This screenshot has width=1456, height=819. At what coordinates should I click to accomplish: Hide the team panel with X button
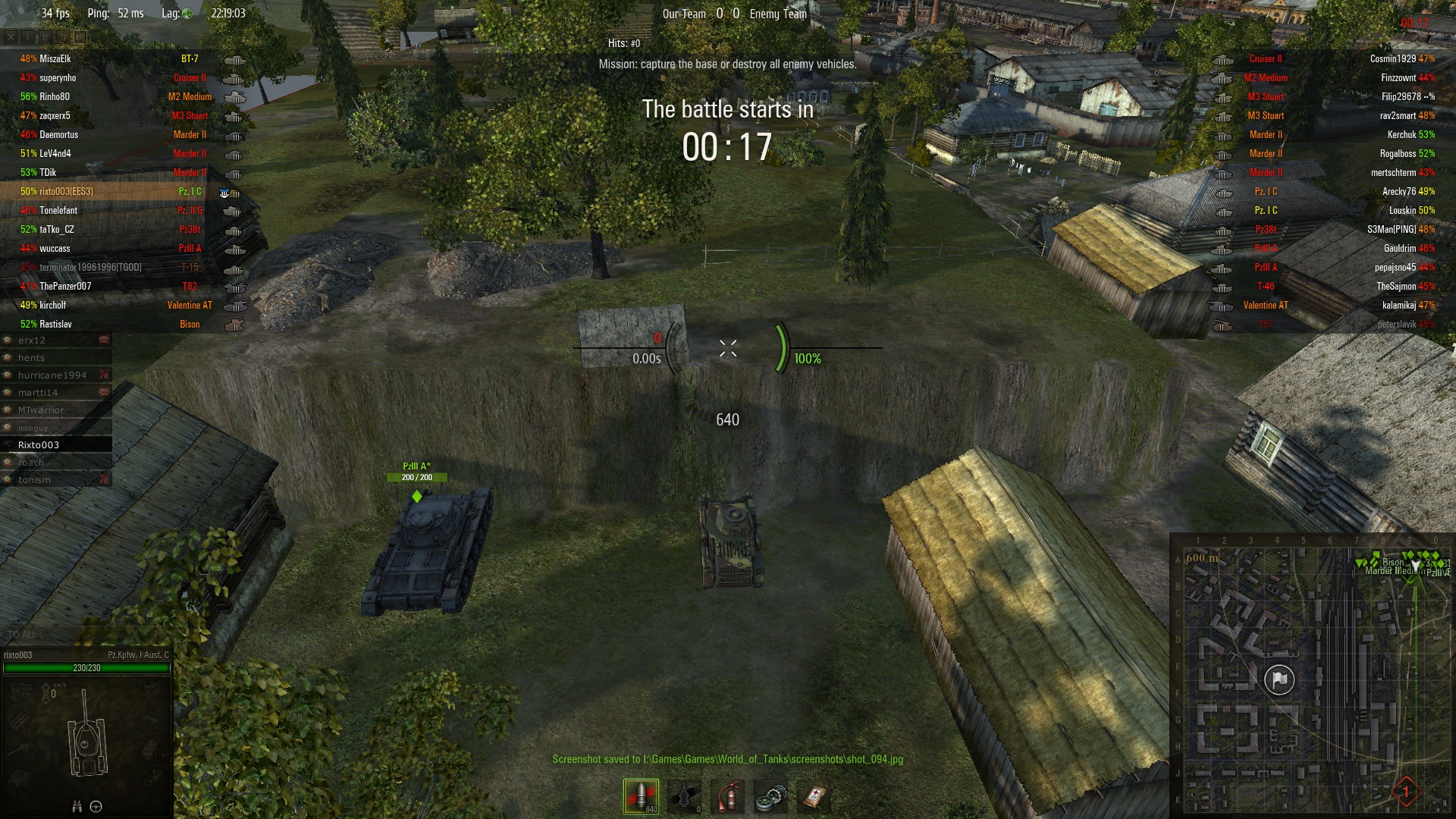point(11,36)
